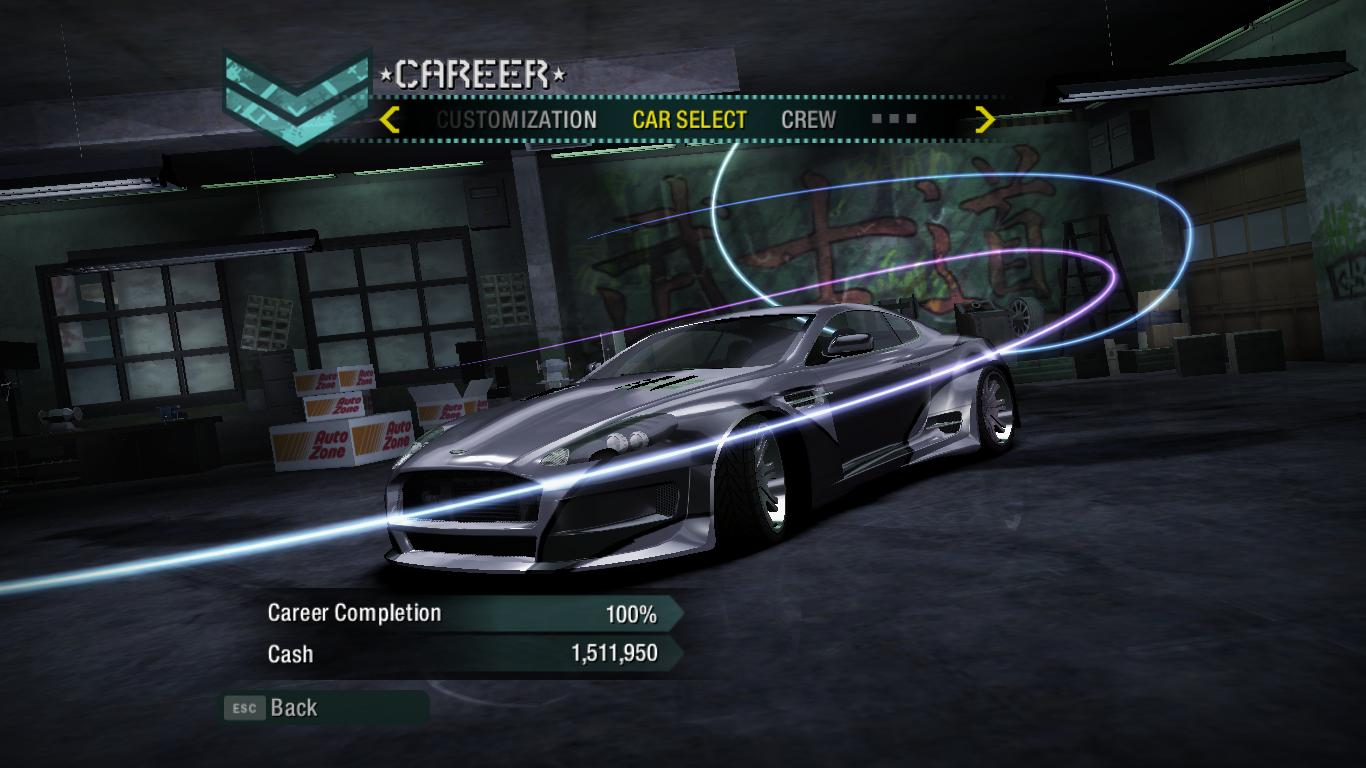This screenshot has height=768, width=1366.
Task: Switch to the Customization tab
Action: 516,120
